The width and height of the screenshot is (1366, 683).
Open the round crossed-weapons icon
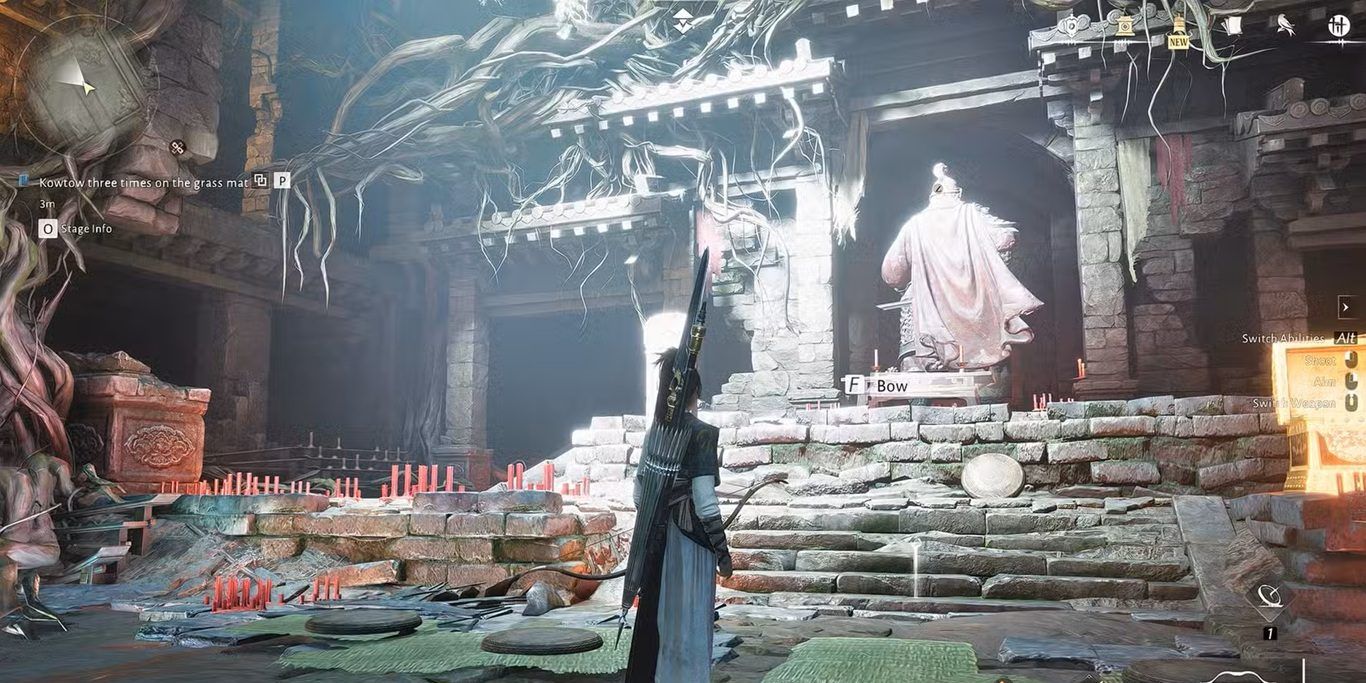pyautogui.click(x=1339, y=26)
